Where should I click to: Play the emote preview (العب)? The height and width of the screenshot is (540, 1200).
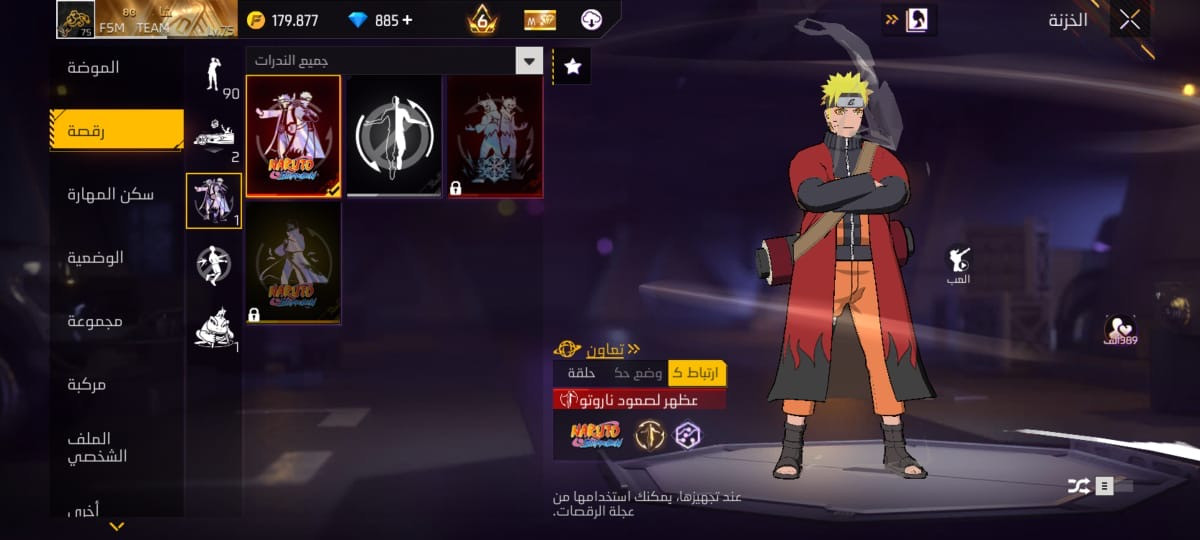coord(958,265)
